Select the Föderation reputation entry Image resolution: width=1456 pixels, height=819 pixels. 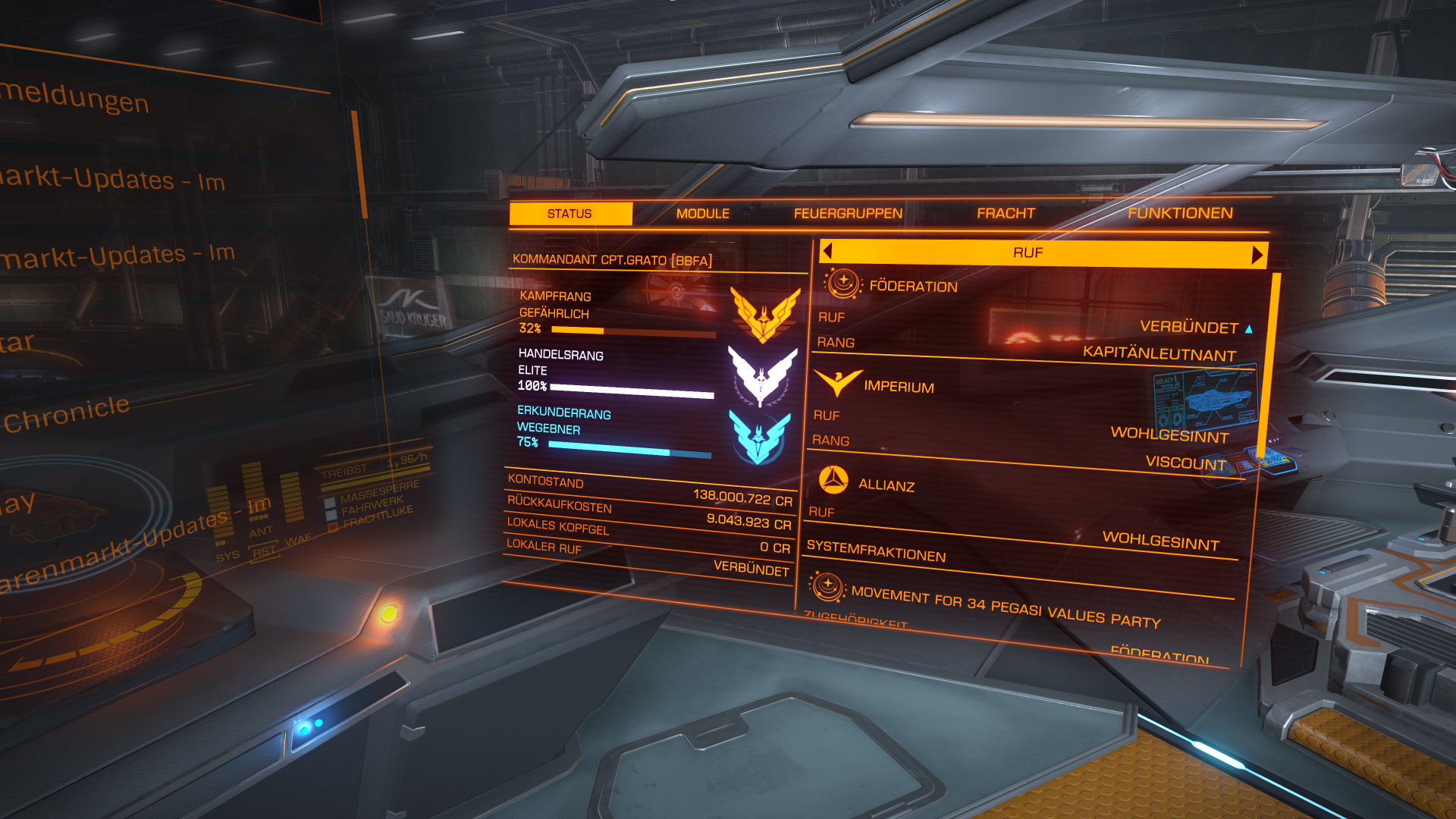[x=913, y=287]
